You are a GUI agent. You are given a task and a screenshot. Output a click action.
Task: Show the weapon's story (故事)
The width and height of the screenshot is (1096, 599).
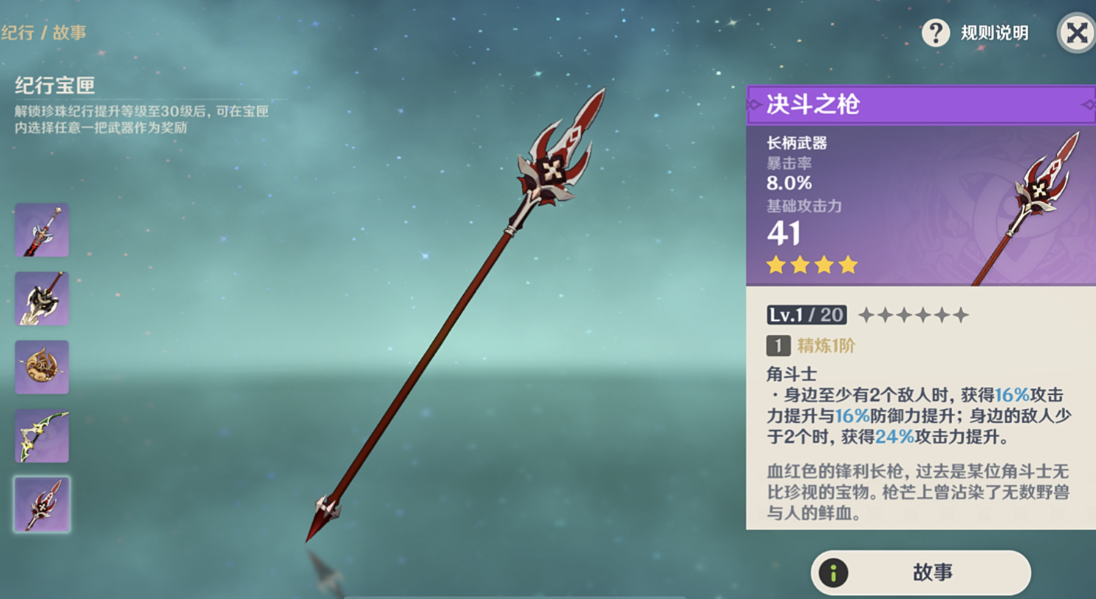coord(920,572)
